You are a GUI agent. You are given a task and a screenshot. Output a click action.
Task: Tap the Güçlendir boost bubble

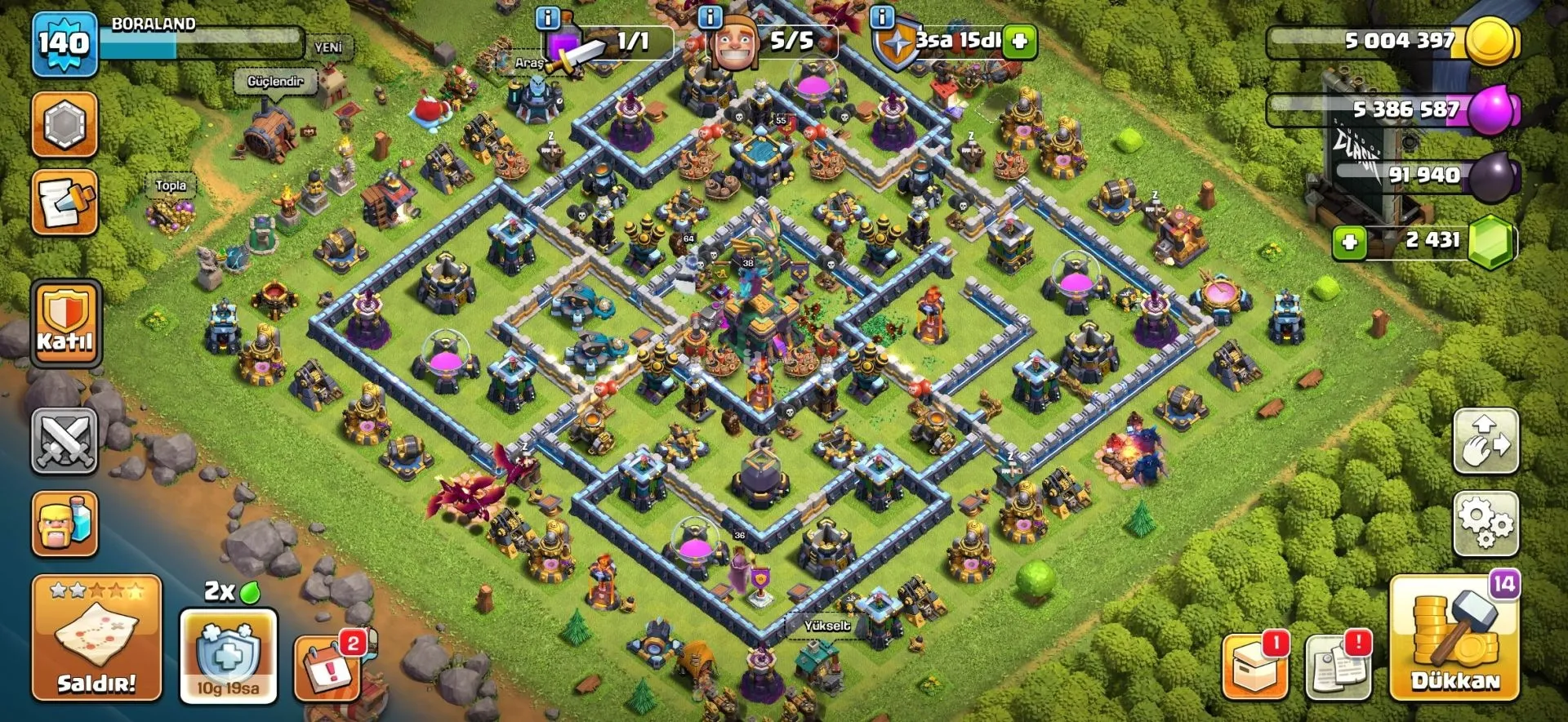click(275, 82)
